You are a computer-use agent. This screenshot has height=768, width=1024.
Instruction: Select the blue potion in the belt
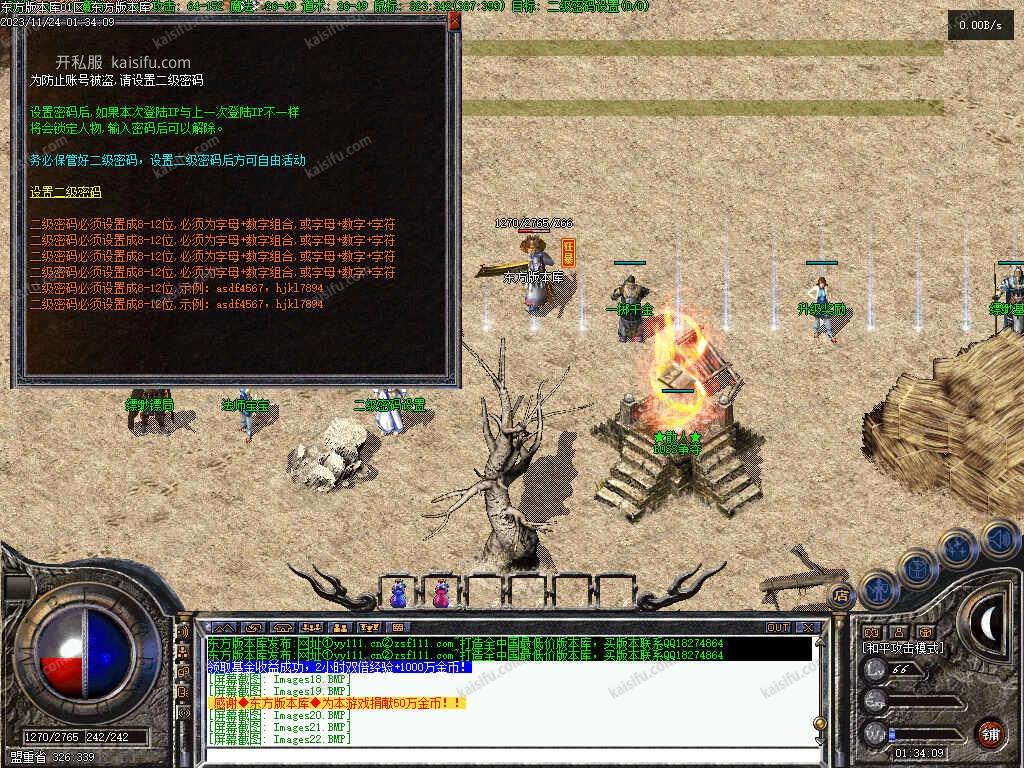[399, 593]
